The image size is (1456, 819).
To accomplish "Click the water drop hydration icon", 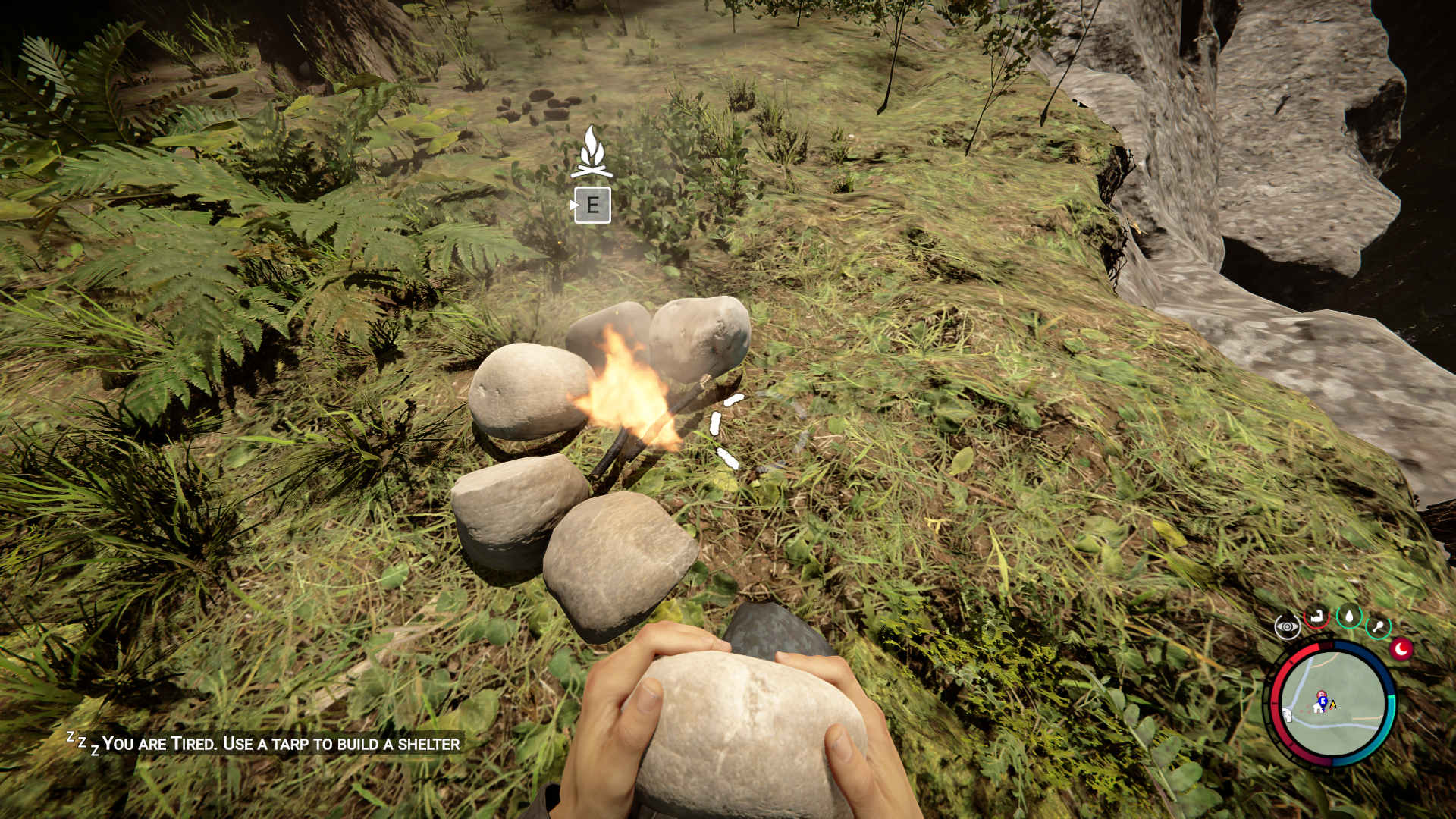I will tap(1349, 616).
